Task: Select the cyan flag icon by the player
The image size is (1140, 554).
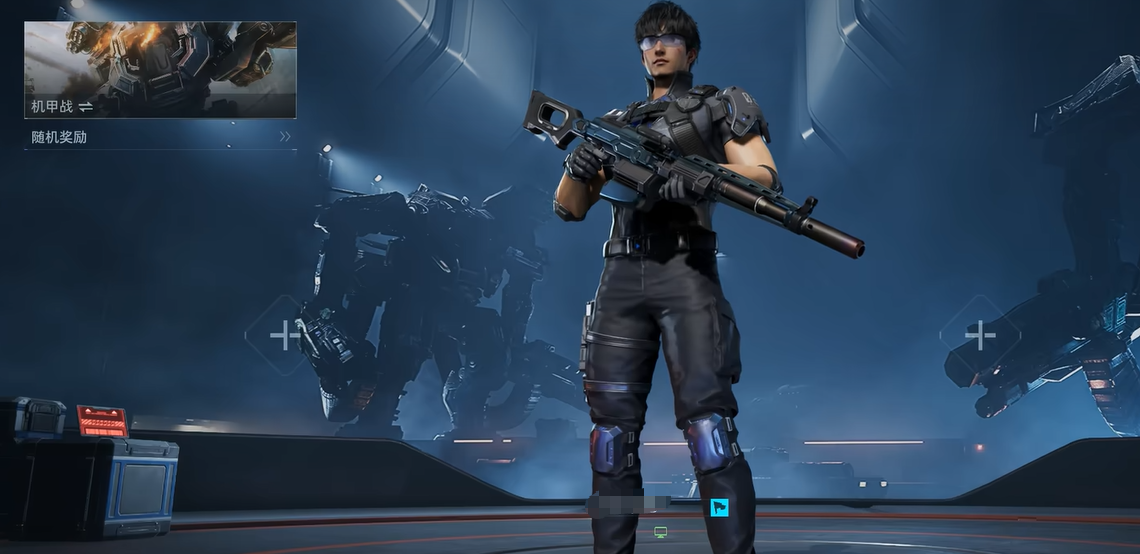Action: pos(719,507)
